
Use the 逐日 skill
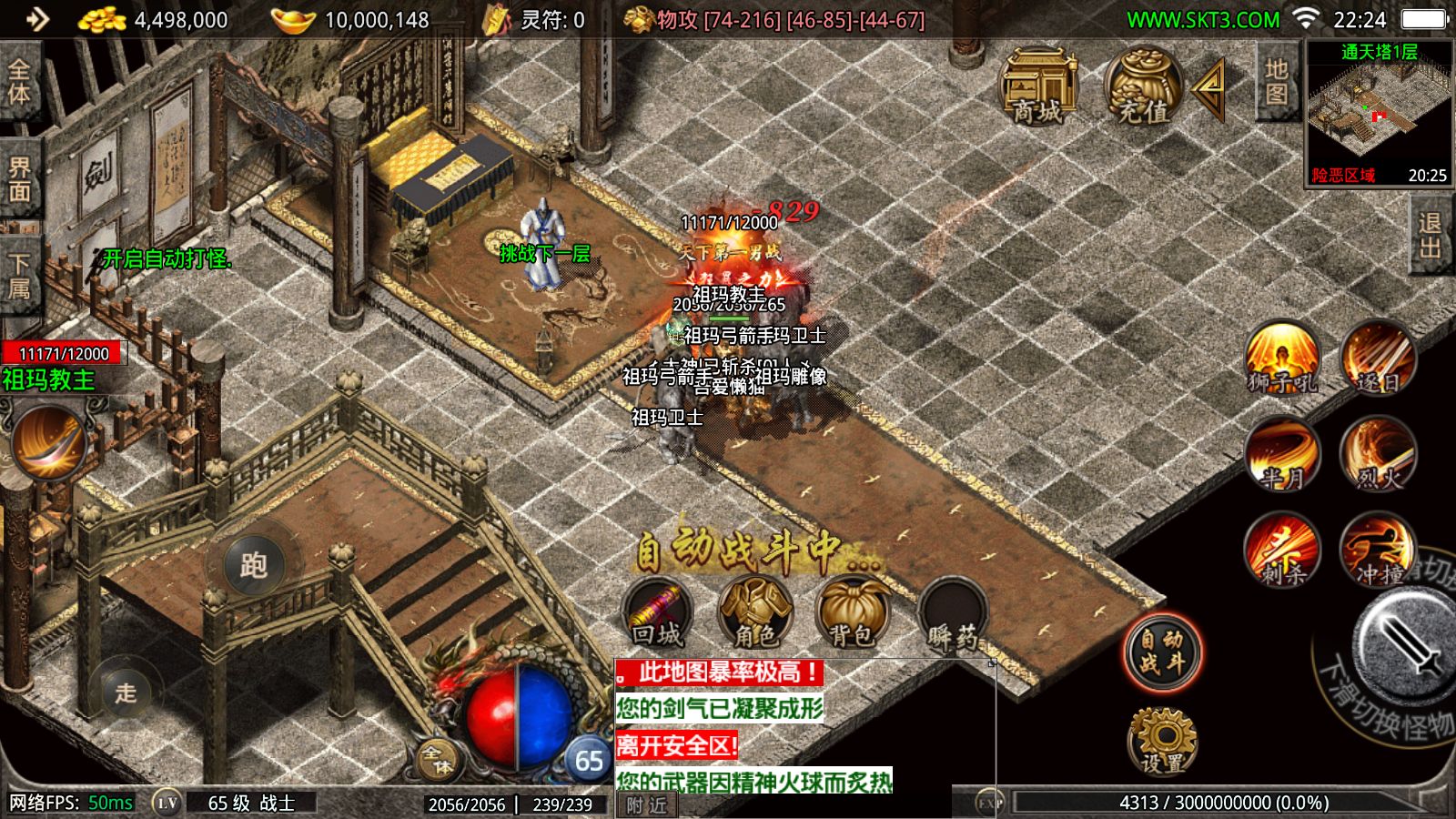tap(1378, 359)
